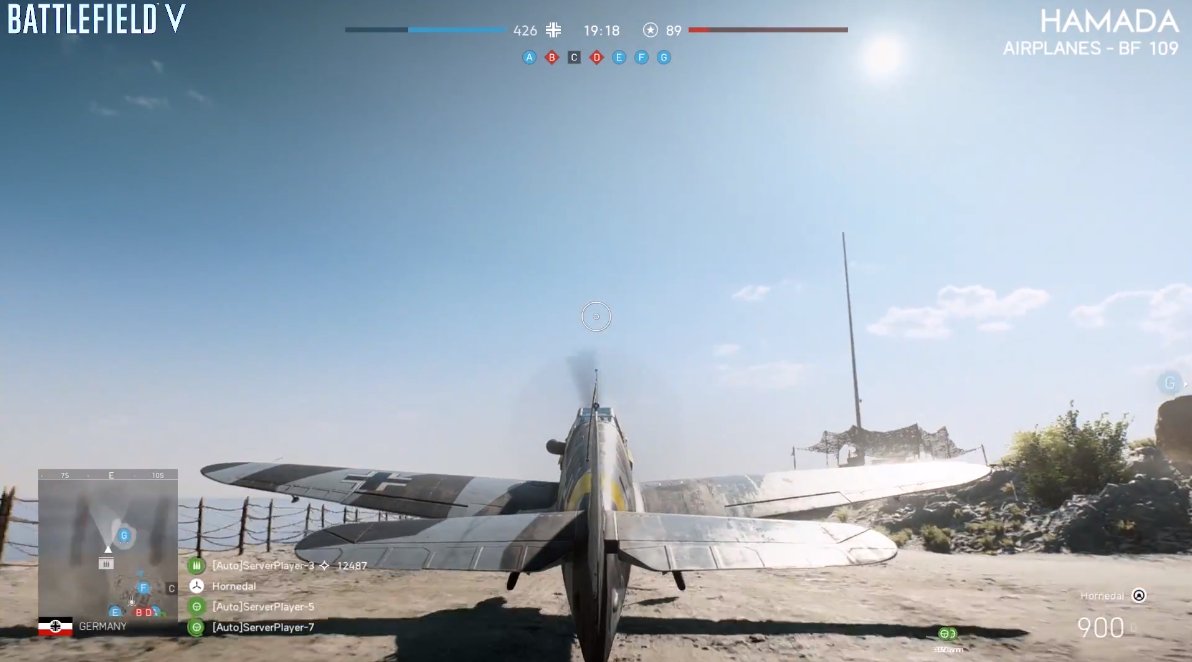
Task: Select objective F in the top flag row
Action: [x=641, y=57]
